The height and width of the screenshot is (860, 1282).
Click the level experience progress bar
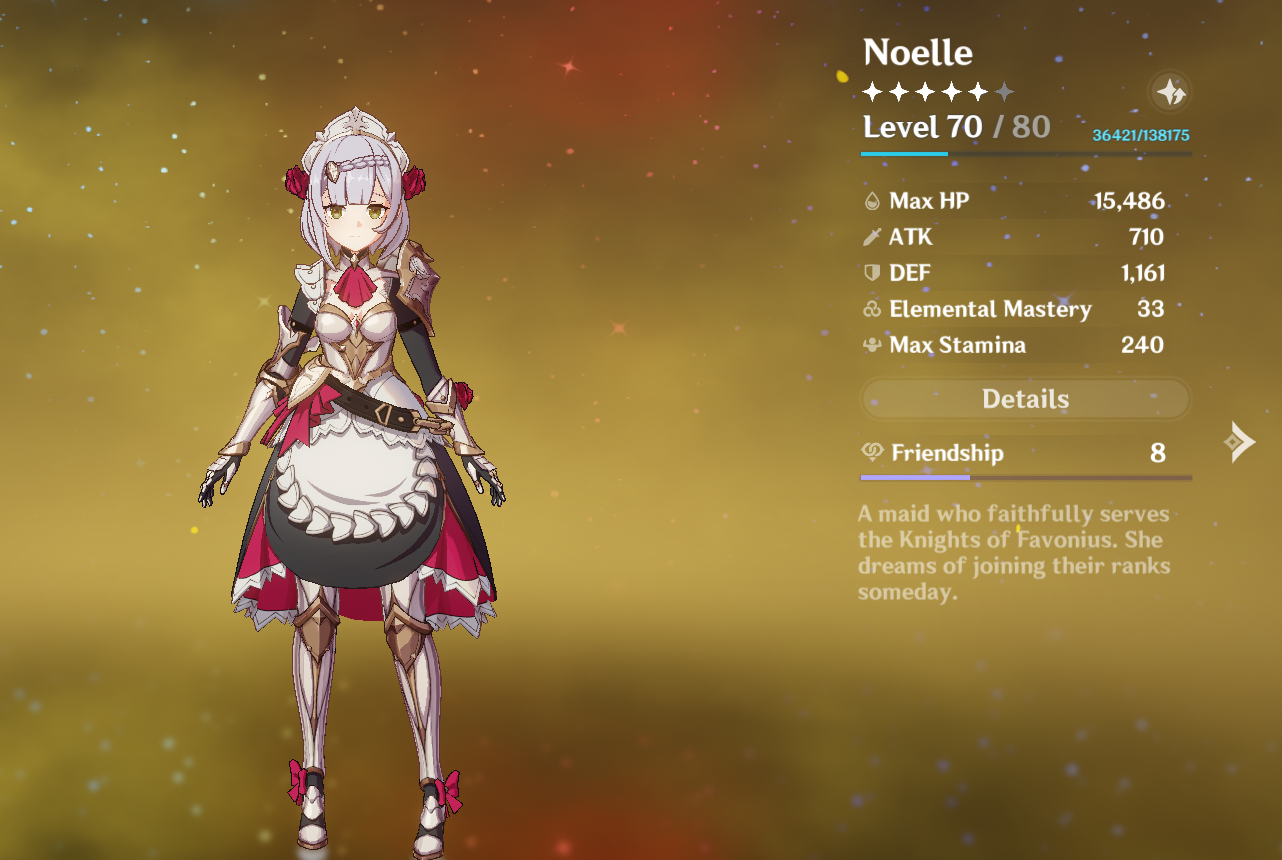[x=1024, y=154]
